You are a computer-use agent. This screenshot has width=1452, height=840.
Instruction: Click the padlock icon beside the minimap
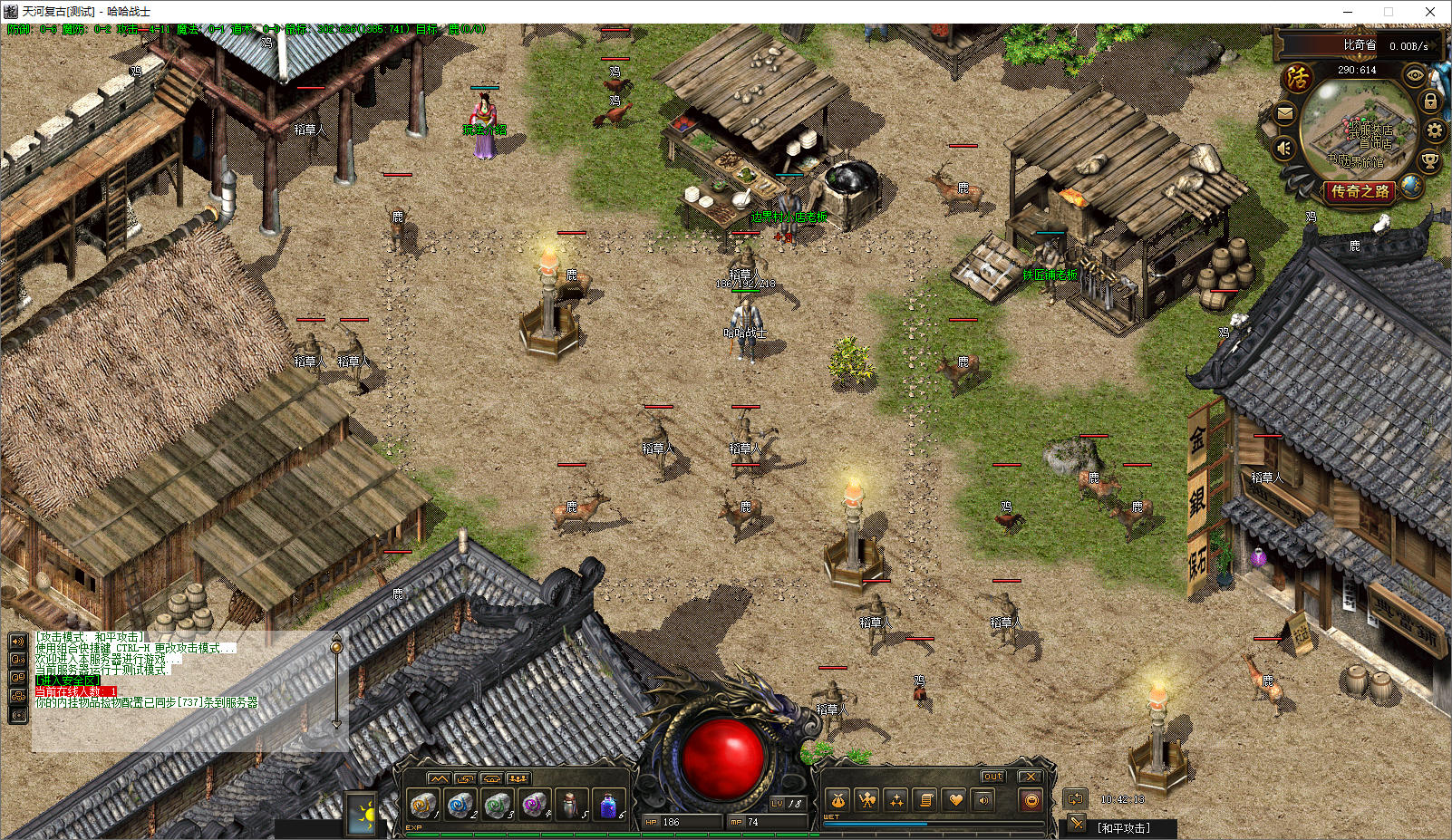tap(1430, 101)
